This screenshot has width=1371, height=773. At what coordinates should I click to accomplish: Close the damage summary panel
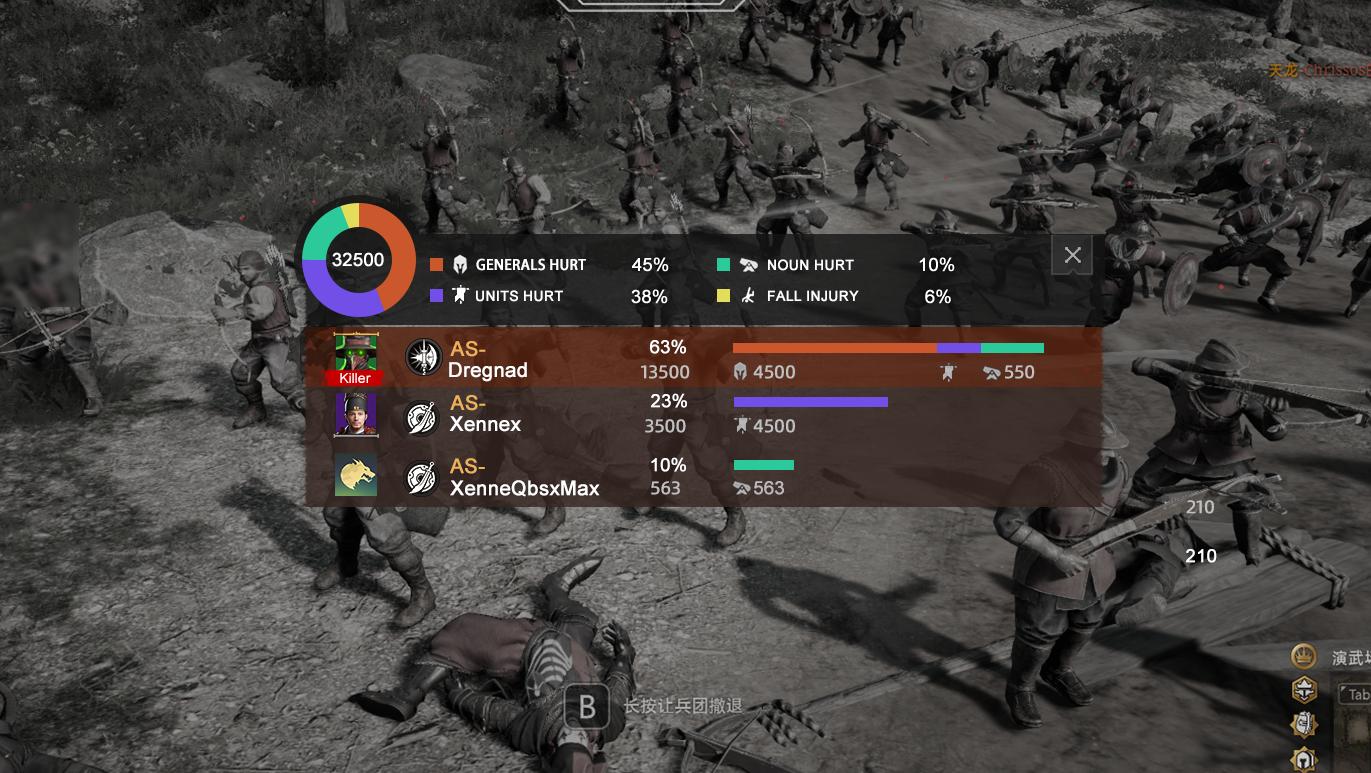1072,255
